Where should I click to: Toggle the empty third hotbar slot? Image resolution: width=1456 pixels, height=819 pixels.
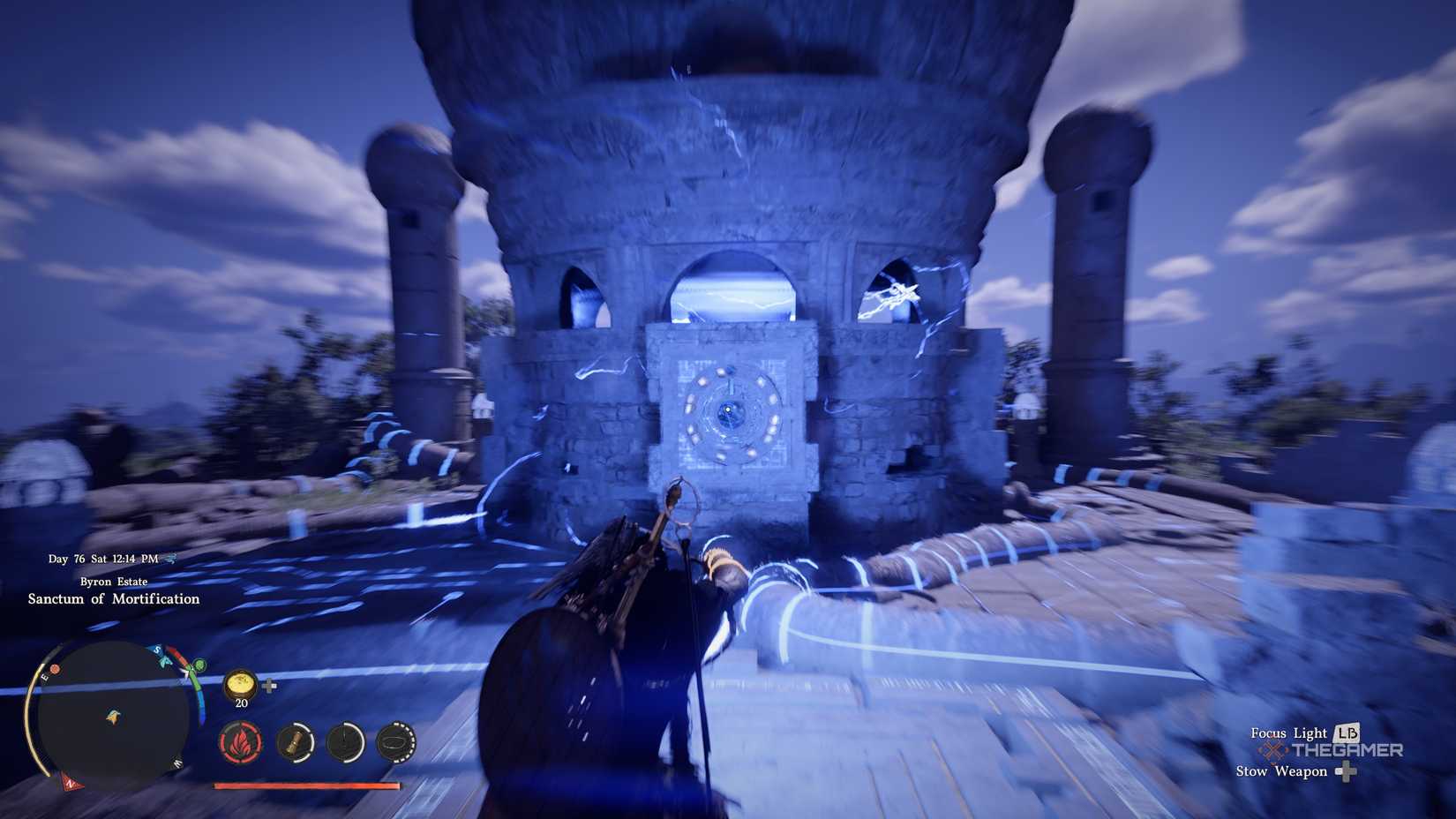pos(344,743)
